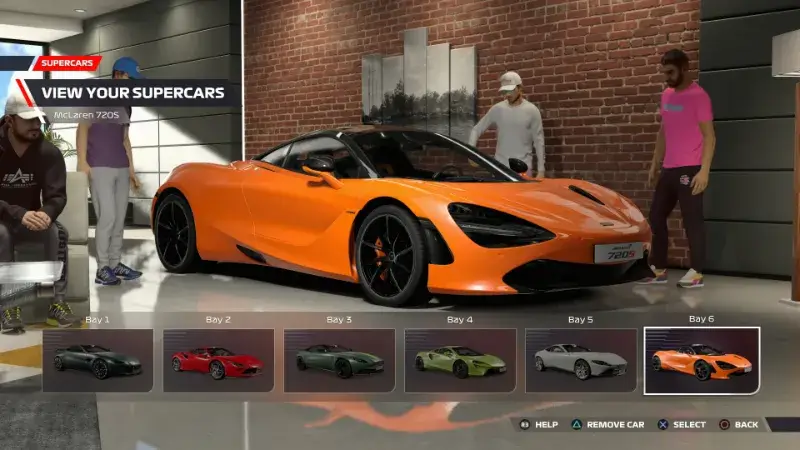Image resolution: width=800 pixels, height=450 pixels.
Task: Select the lime green car in Bay 4
Action: (459, 360)
